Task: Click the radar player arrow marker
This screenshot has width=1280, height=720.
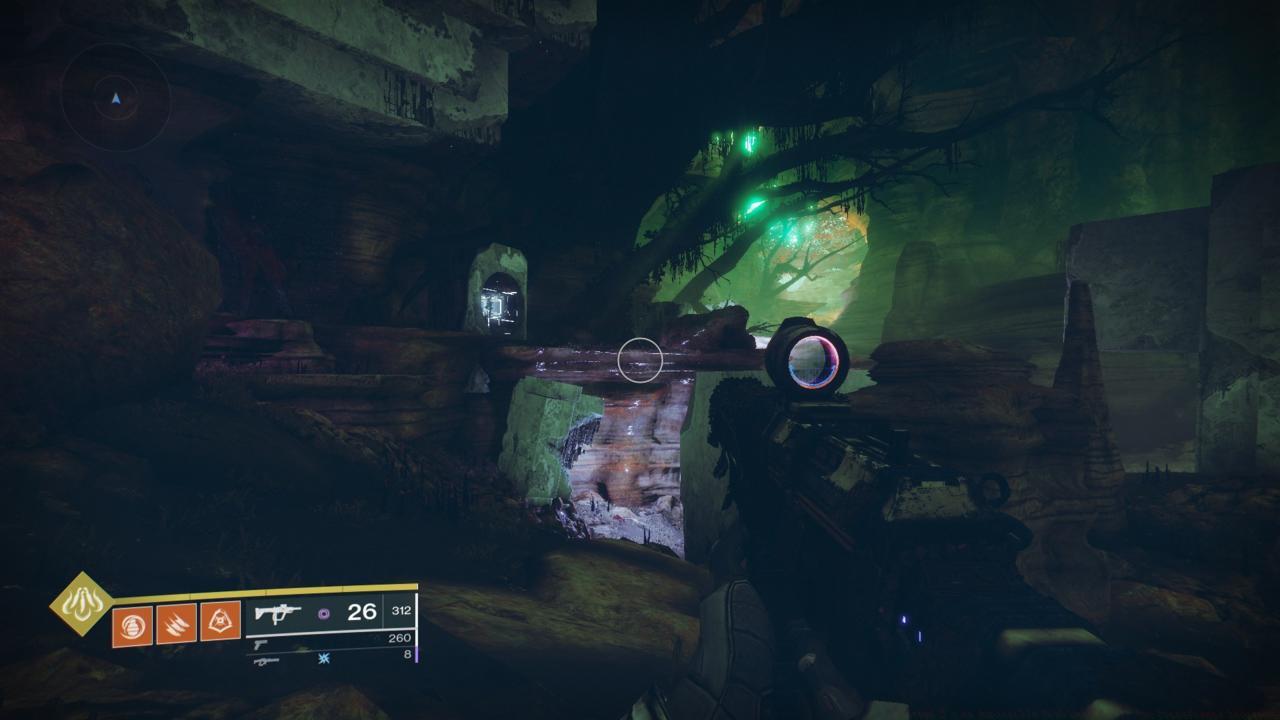Action: (114, 98)
